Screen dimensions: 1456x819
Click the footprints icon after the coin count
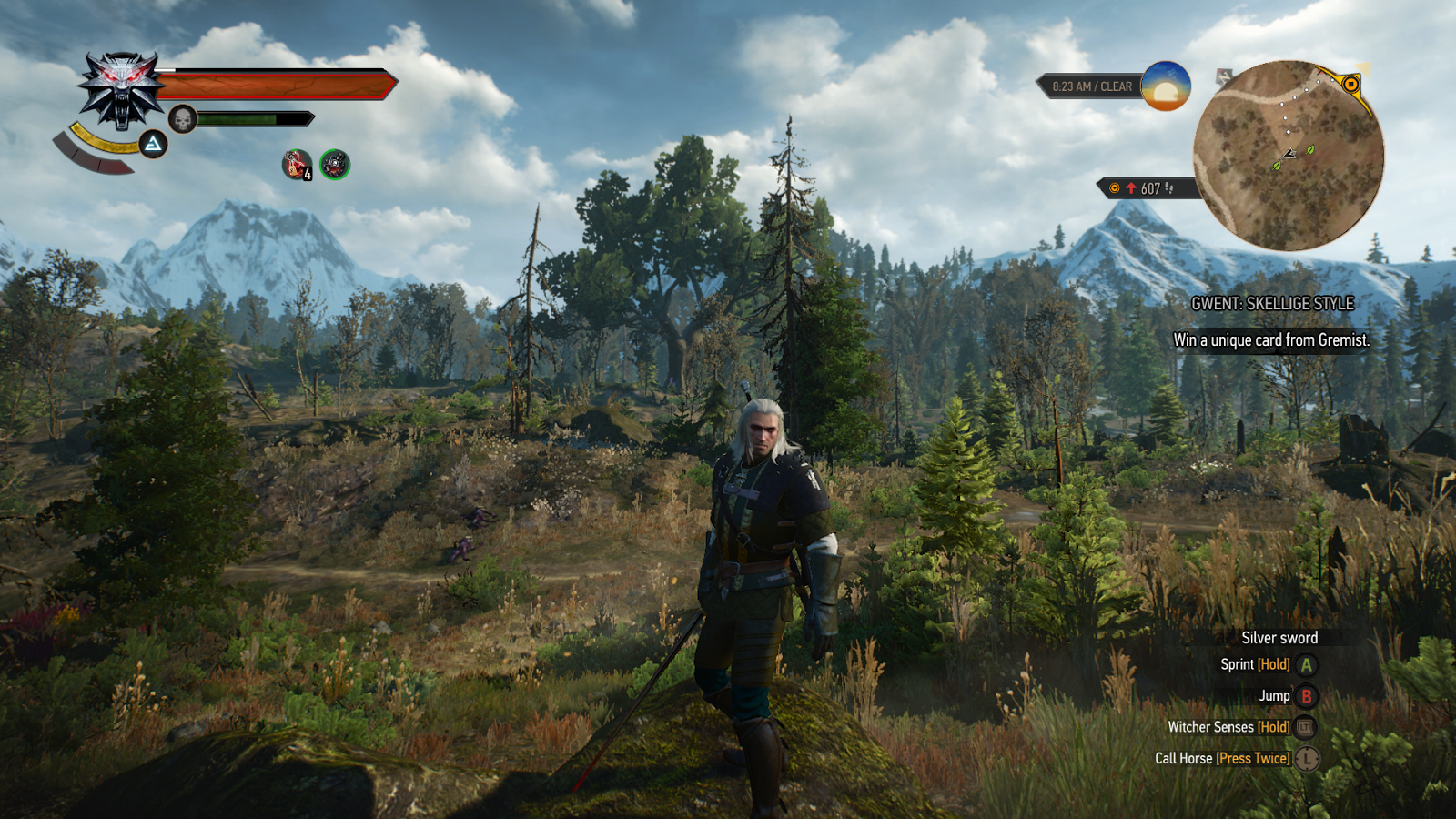point(1169,187)
